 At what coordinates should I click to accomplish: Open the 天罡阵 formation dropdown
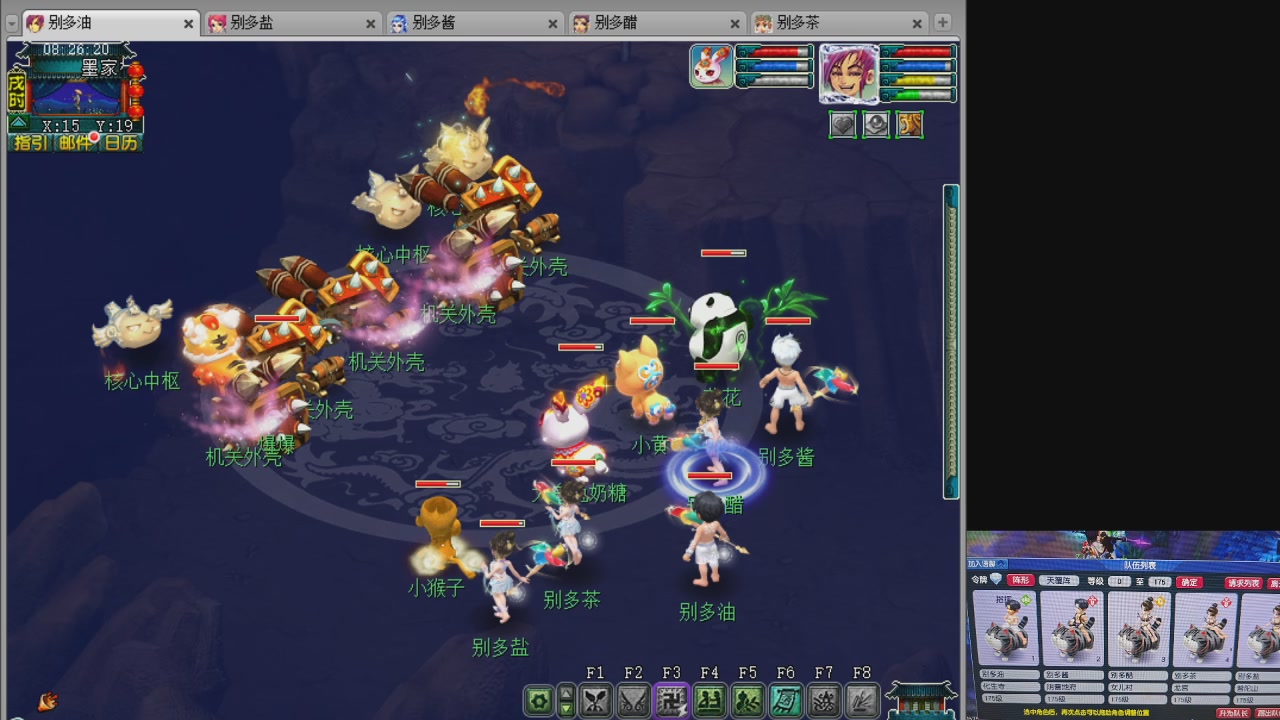pos(1060,581)
